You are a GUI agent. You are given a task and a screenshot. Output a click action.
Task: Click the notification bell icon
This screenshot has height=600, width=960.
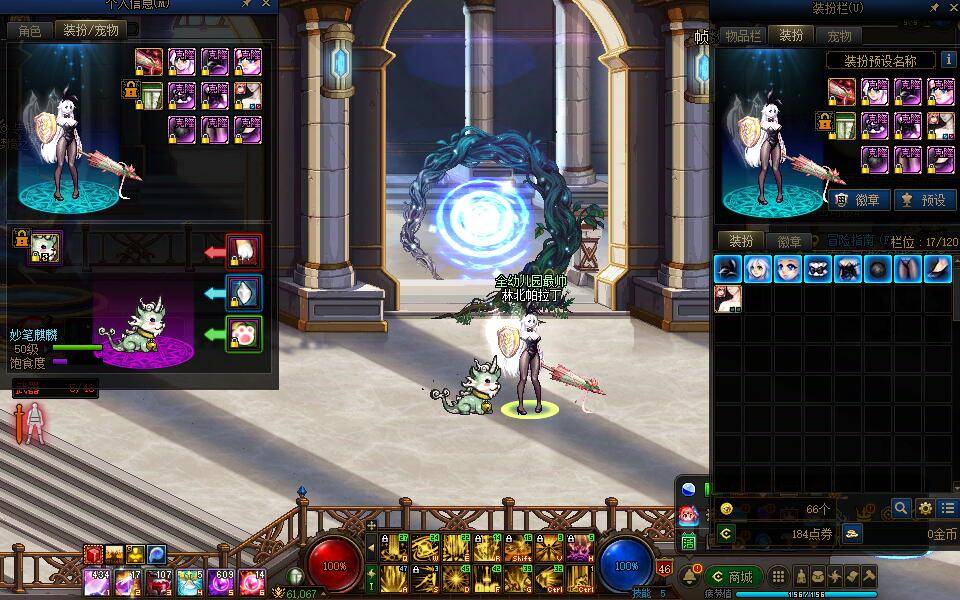point(691,577)
